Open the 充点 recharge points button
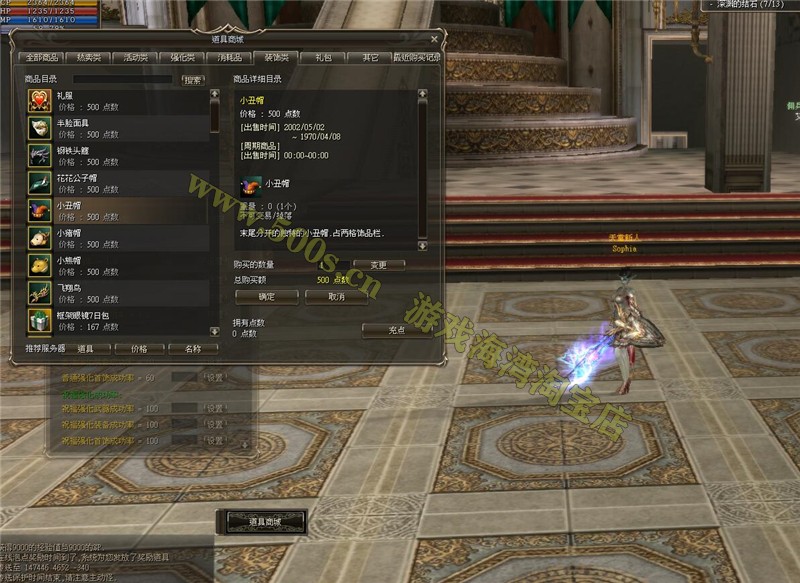 tap(397, 329)
